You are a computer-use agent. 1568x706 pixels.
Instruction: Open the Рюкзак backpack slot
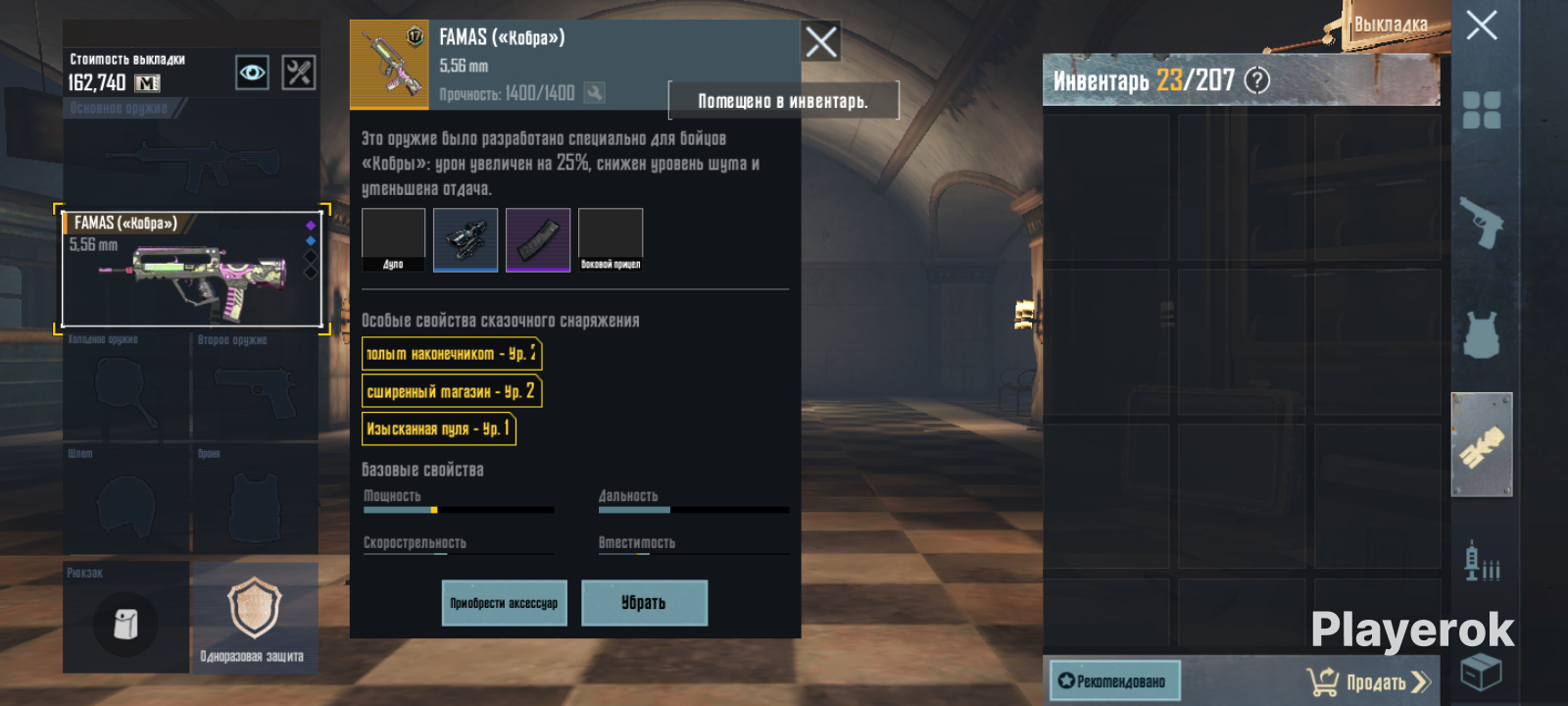point(125,623)
